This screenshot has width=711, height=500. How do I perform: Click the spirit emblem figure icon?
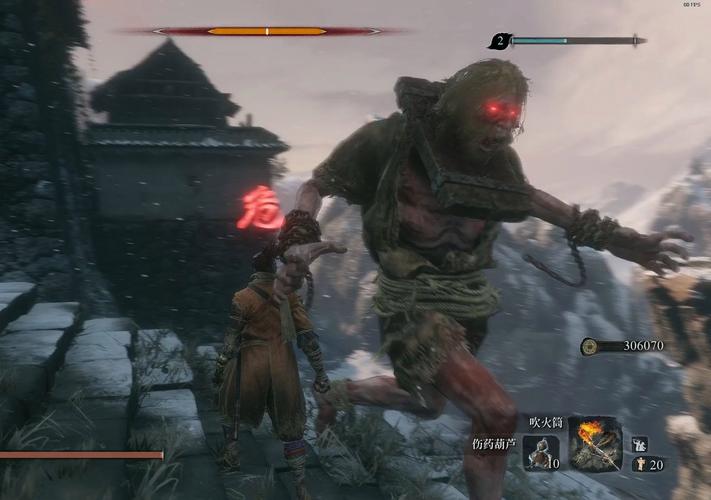coord(639,464)
